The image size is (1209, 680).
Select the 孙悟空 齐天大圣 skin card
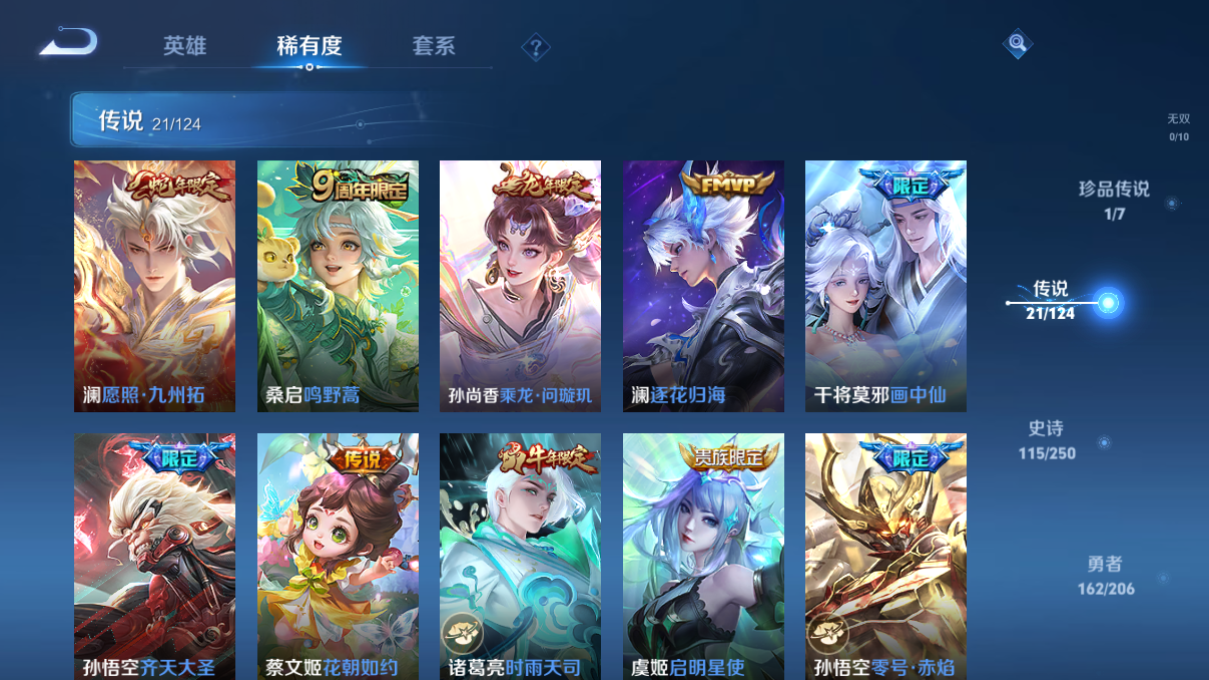[155, 556]
